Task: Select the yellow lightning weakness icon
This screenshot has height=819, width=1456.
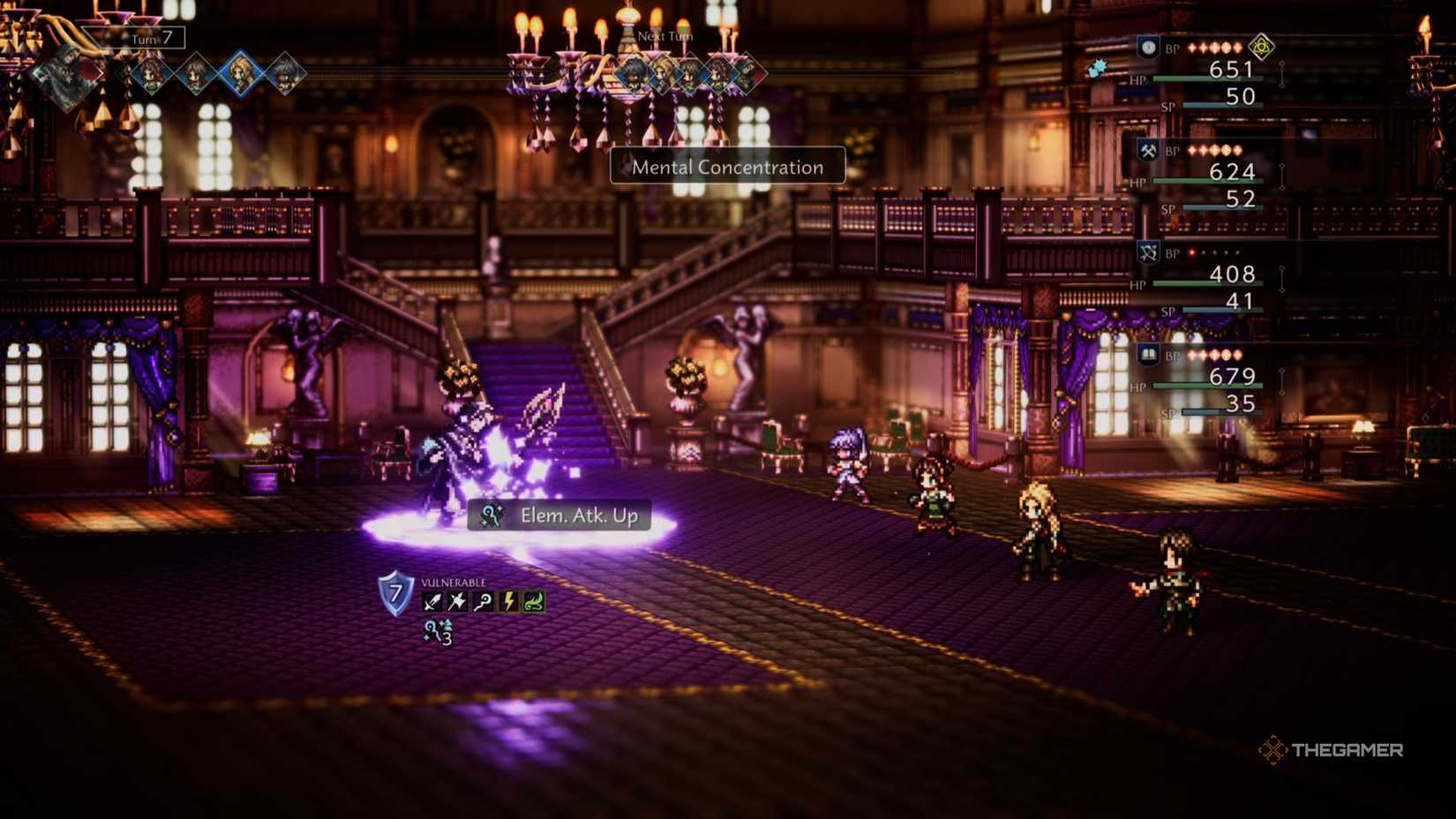Action: [x=508, y=601]
